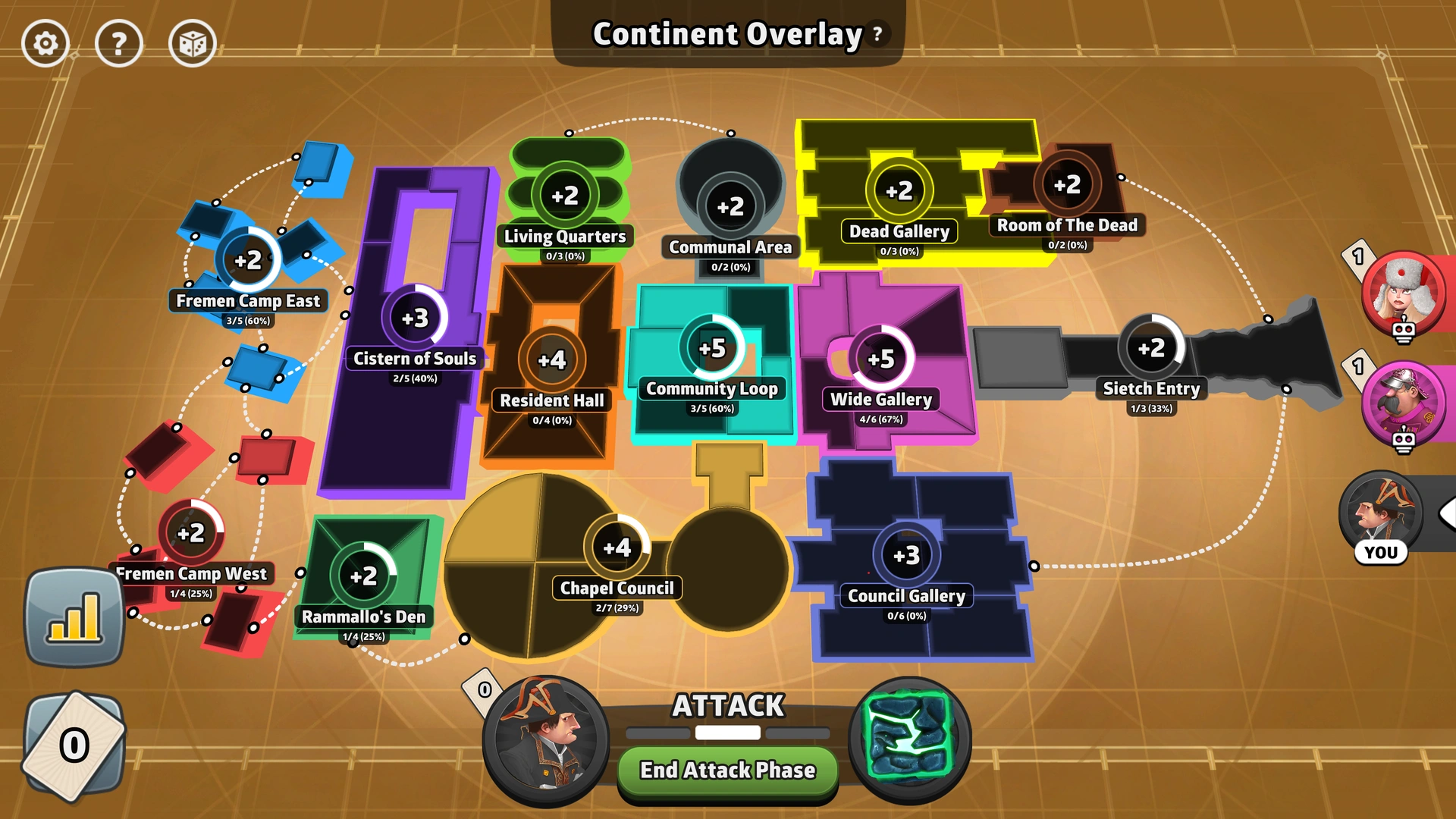The width and height of the screenshot is (1456, 819).
Task: Toggle the attack speed indicator bar
Action: [x=728, y=733]
